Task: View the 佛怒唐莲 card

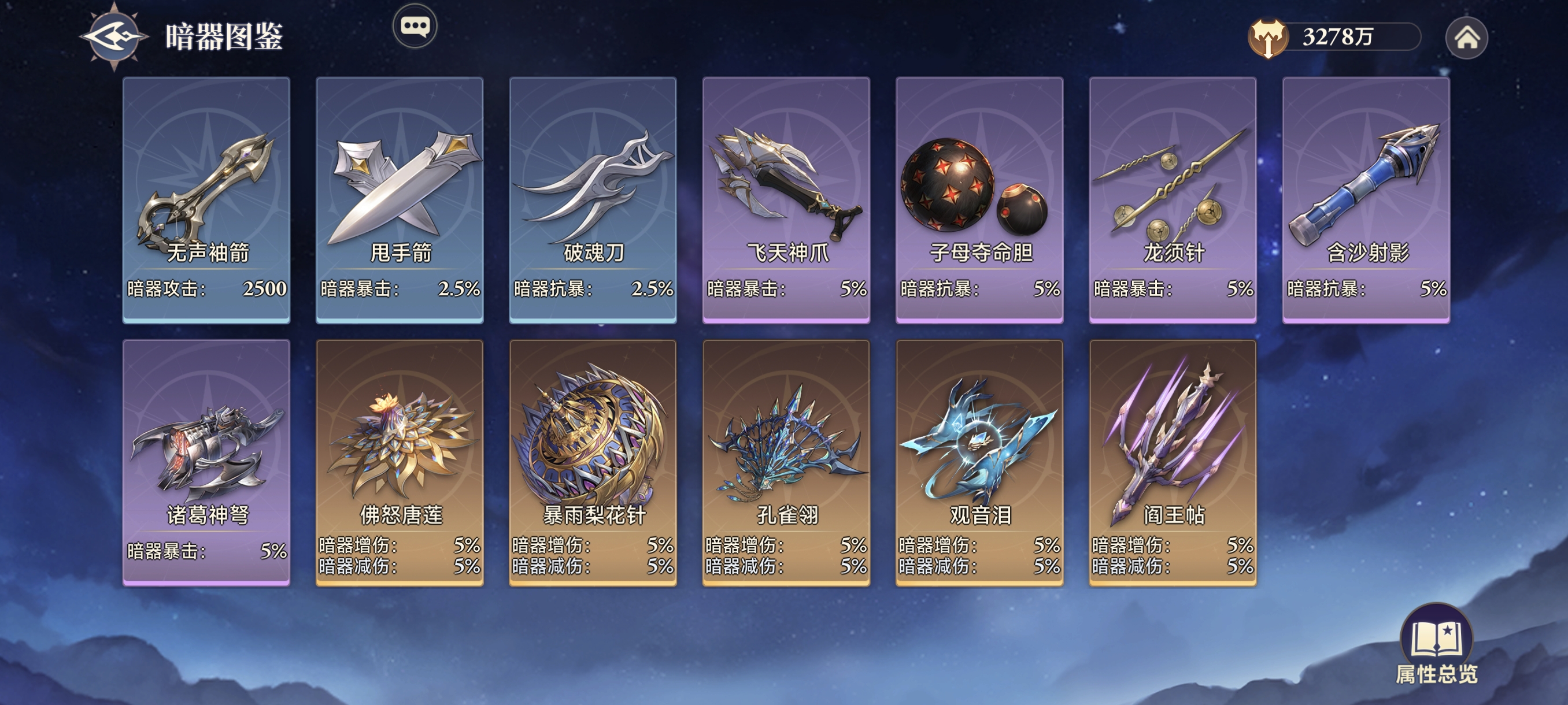Action: tap(400, 462)
